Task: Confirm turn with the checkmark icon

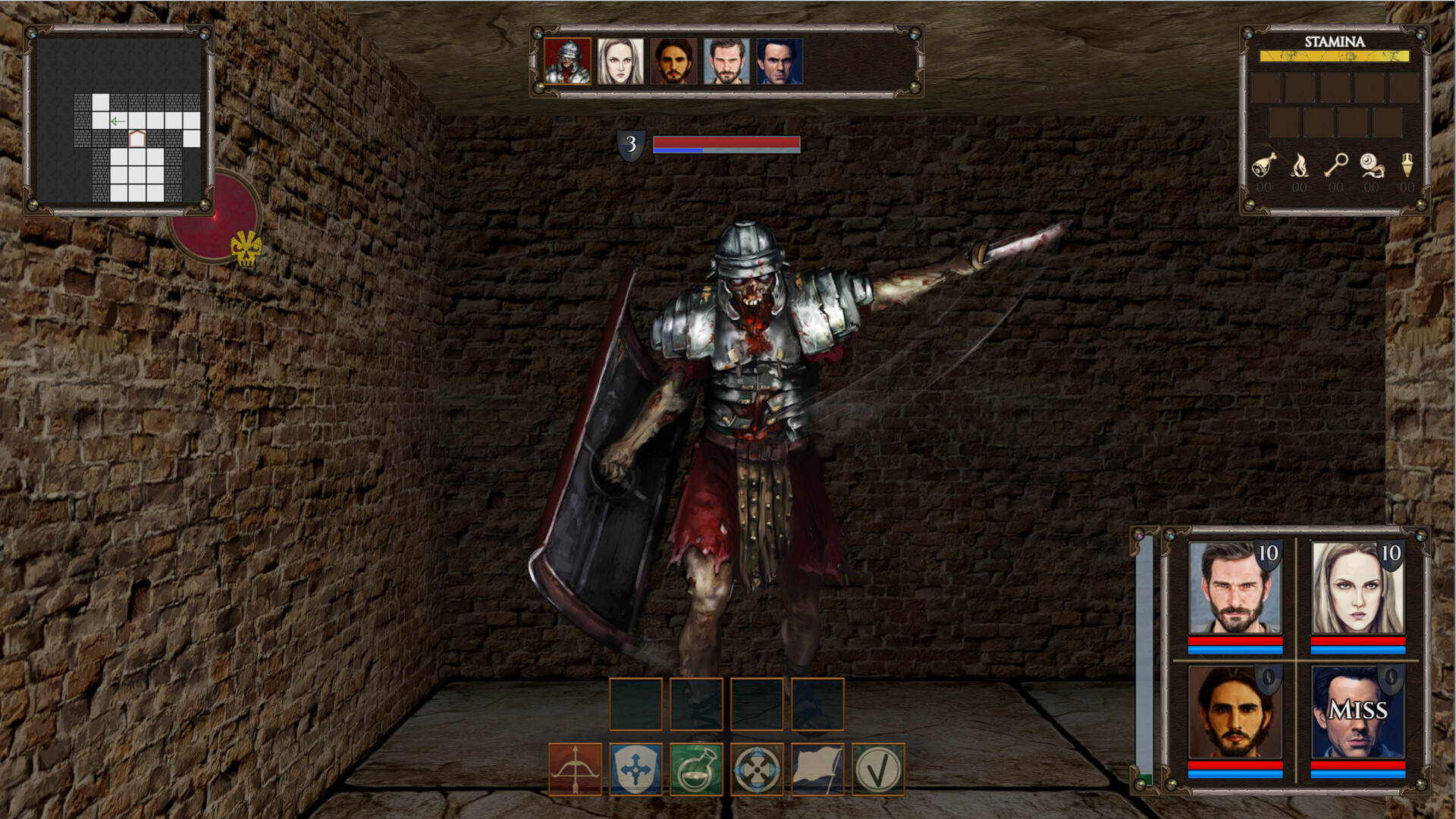Action: pyautogui.click(x=882, y=770)
